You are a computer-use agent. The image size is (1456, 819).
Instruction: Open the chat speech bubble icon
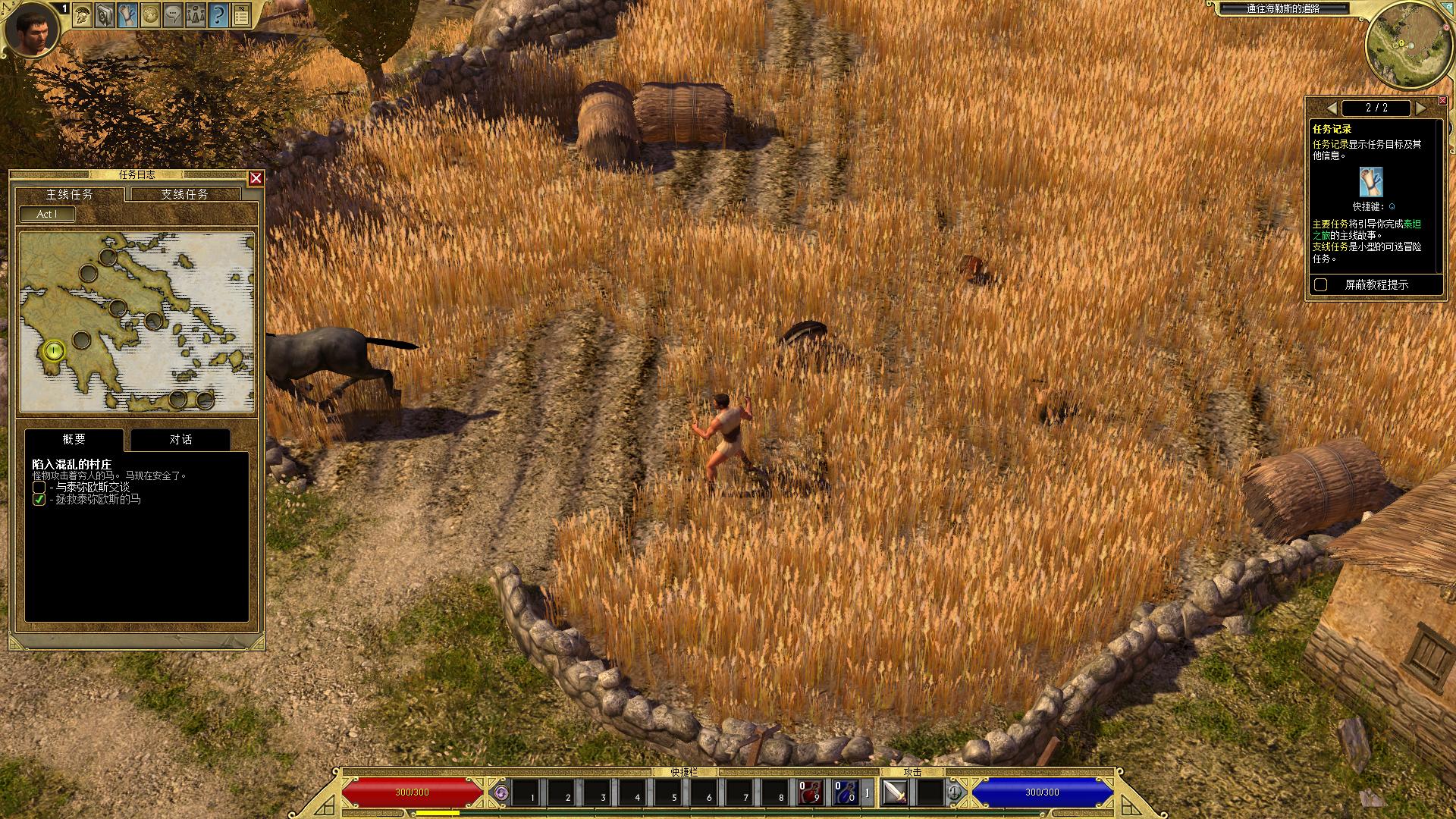tap(173, 14)
